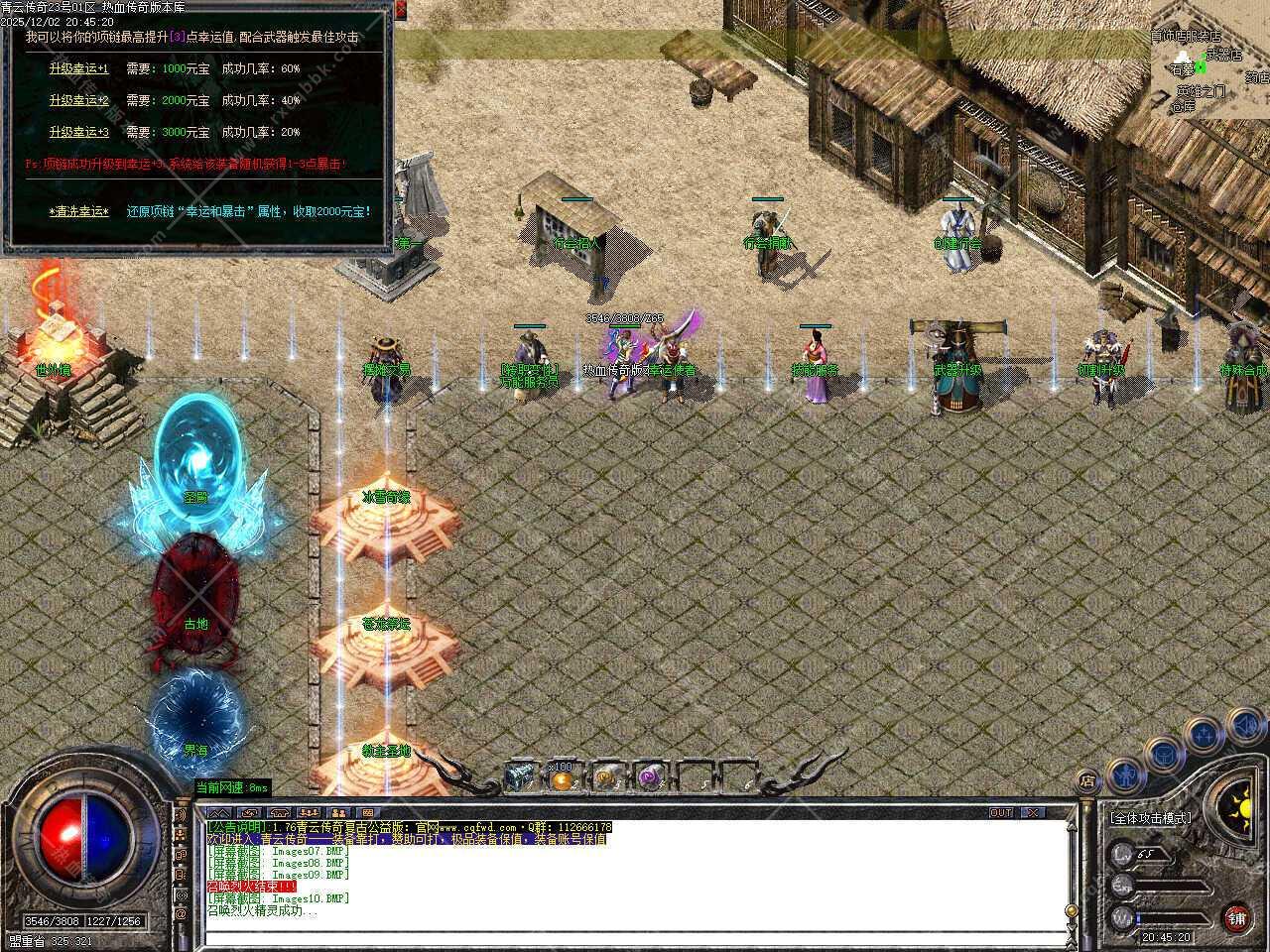Use the gold orb x100 hotbar item
This screenshot has height=952, width=1270.
(x=563, y=778)
